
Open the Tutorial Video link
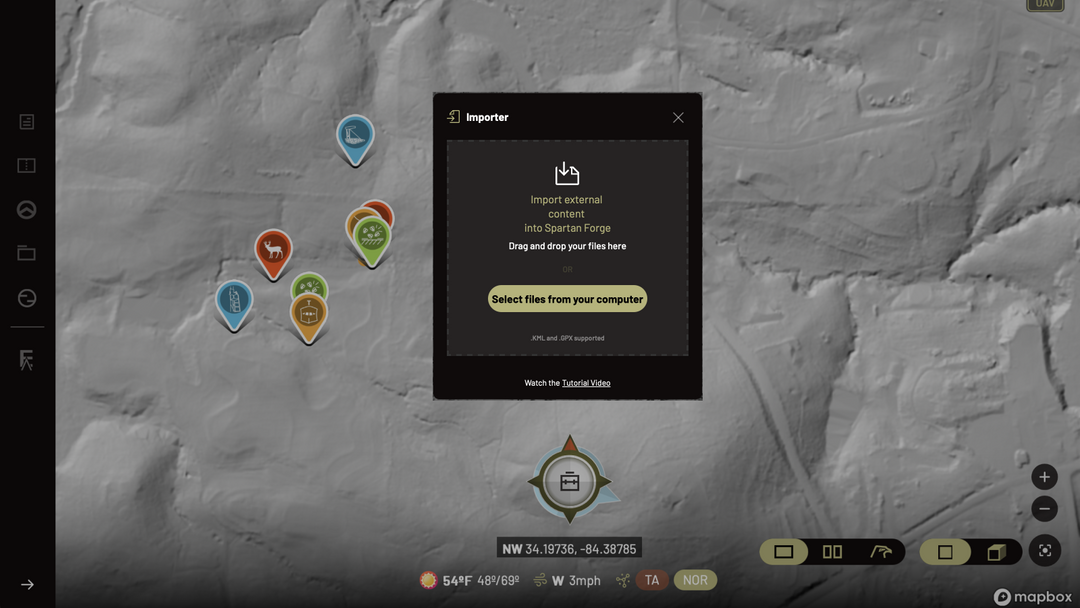coord(586,383)
